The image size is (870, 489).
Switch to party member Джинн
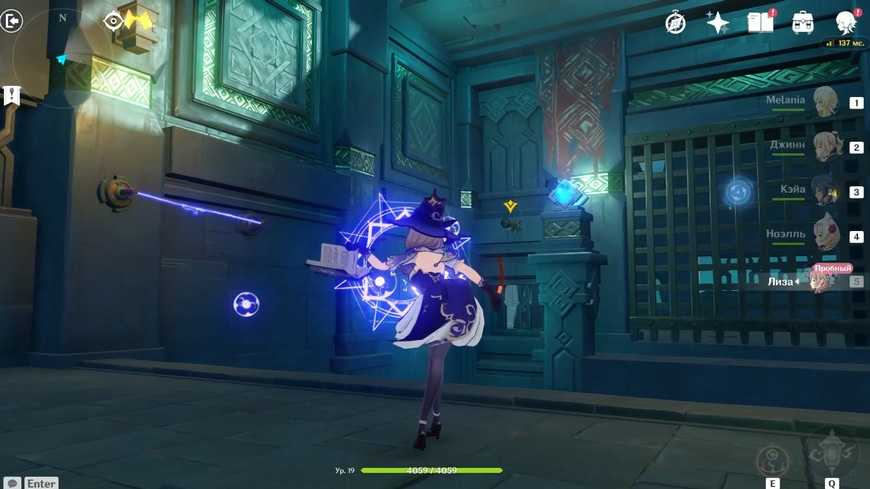(x=825, y=147)
